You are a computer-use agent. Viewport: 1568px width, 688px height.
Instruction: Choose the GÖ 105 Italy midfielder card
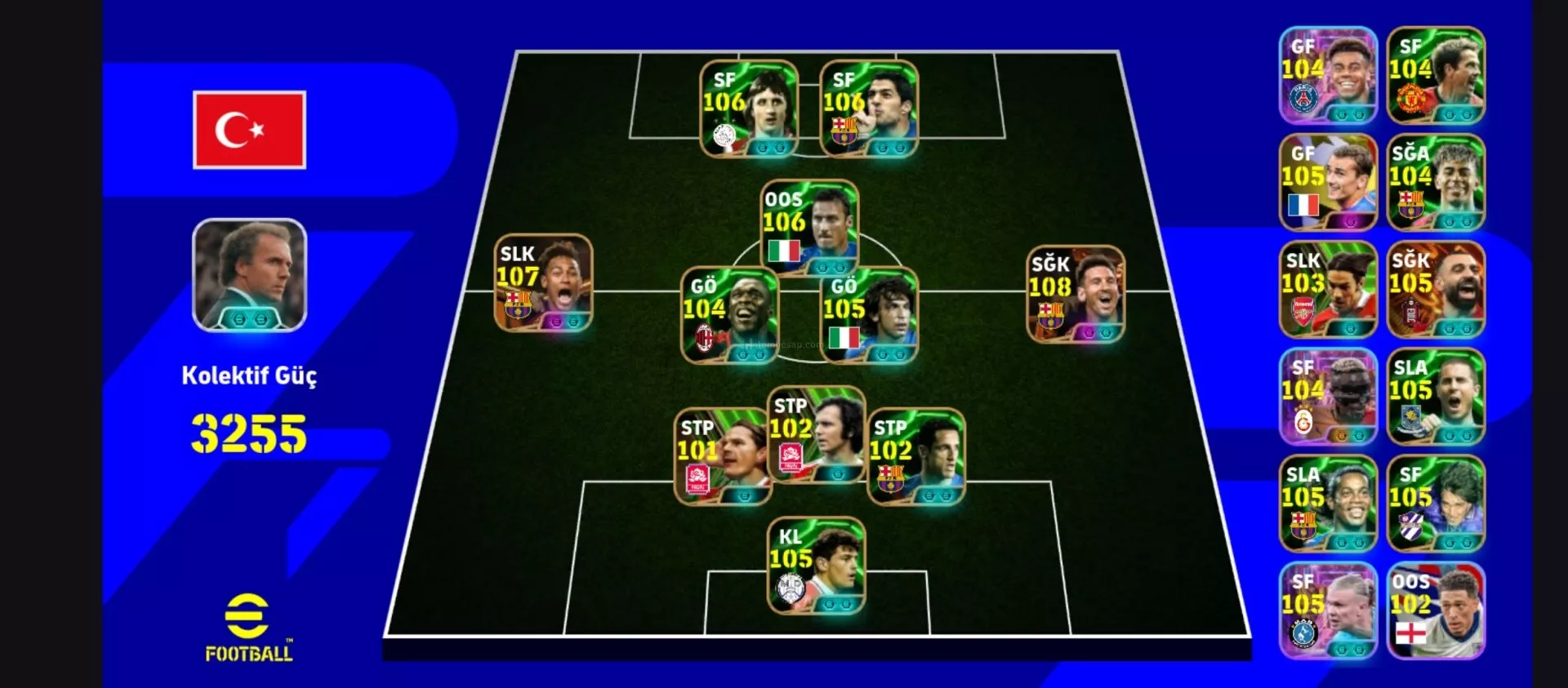point(869,315)
